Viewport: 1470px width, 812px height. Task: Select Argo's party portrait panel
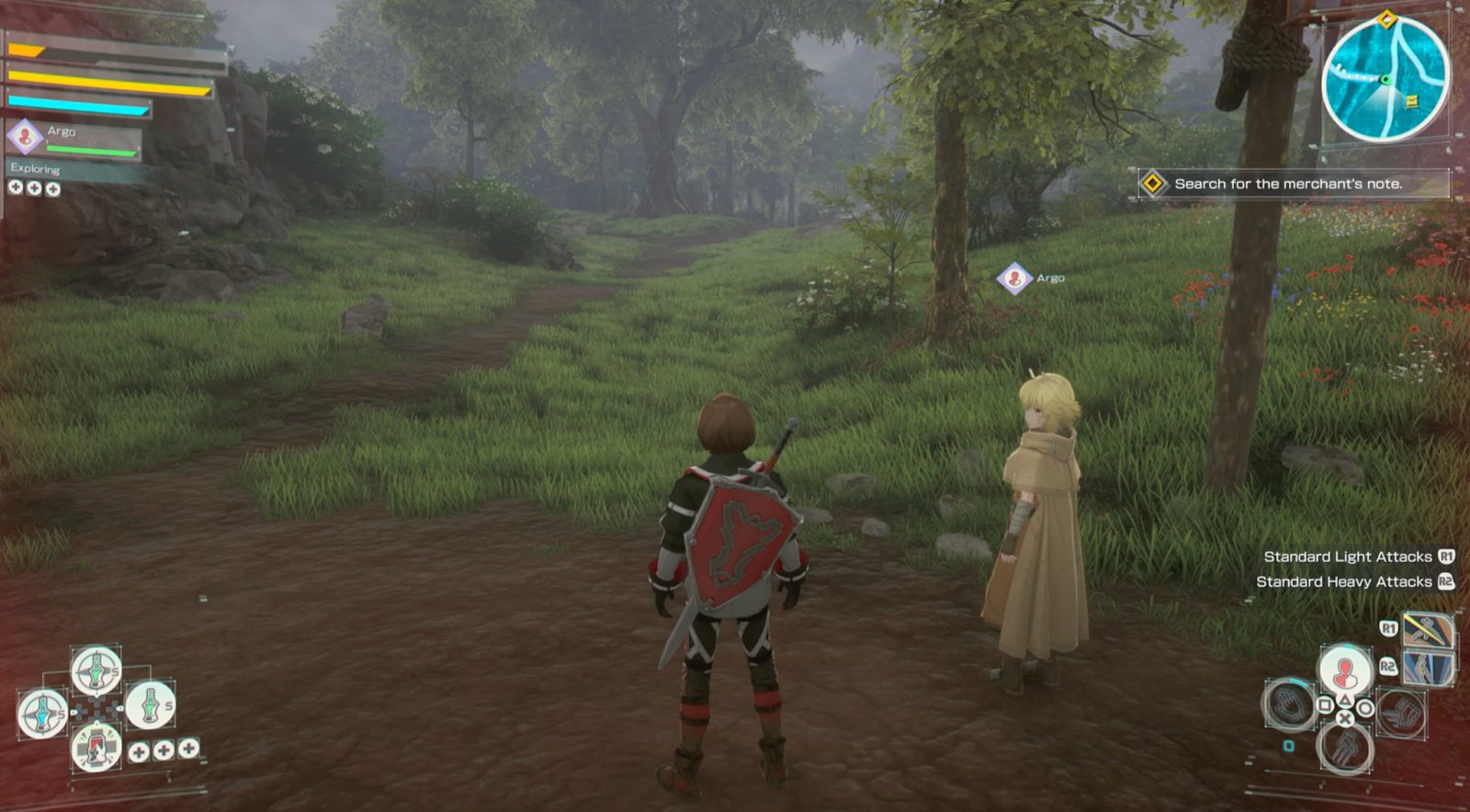75,139
